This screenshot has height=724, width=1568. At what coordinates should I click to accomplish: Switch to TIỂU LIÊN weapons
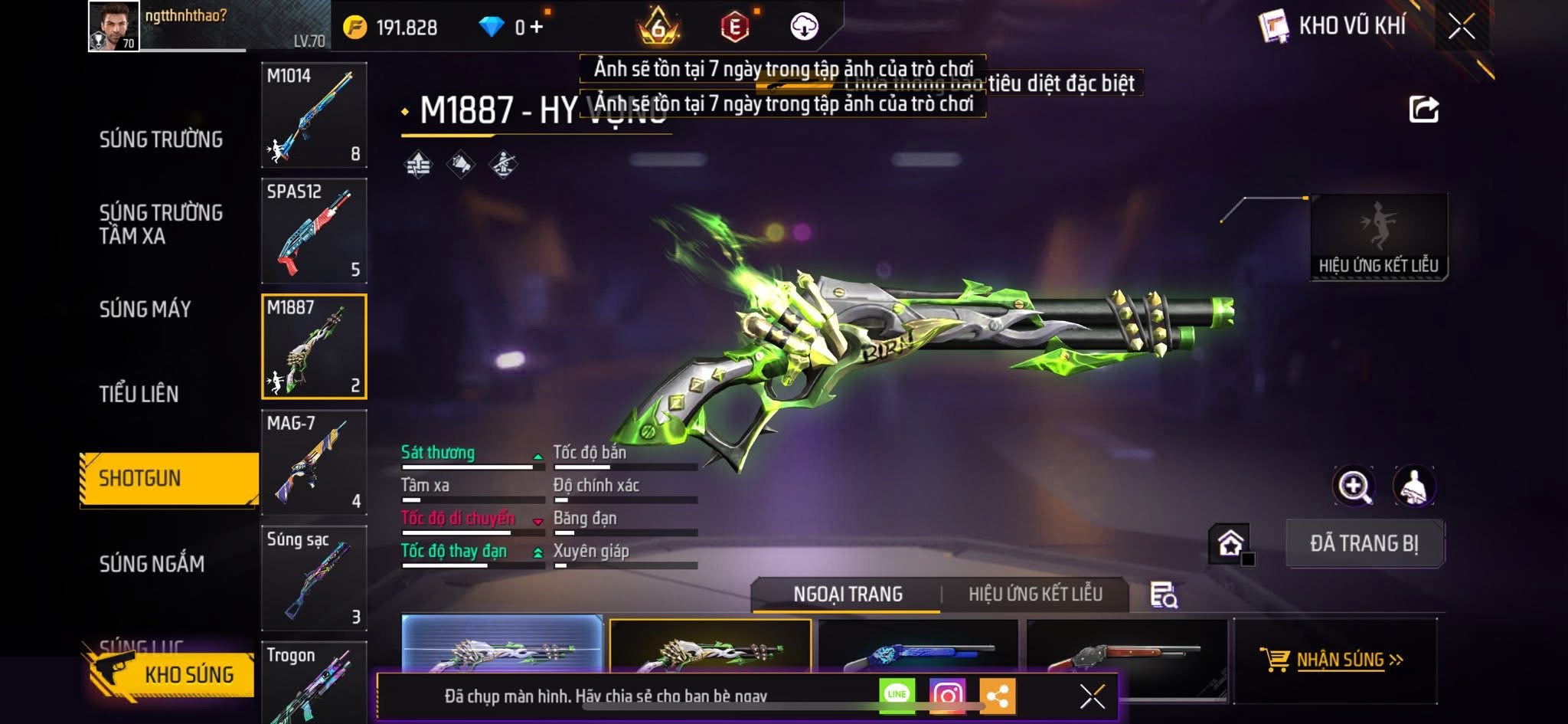[x=139, y=394]
